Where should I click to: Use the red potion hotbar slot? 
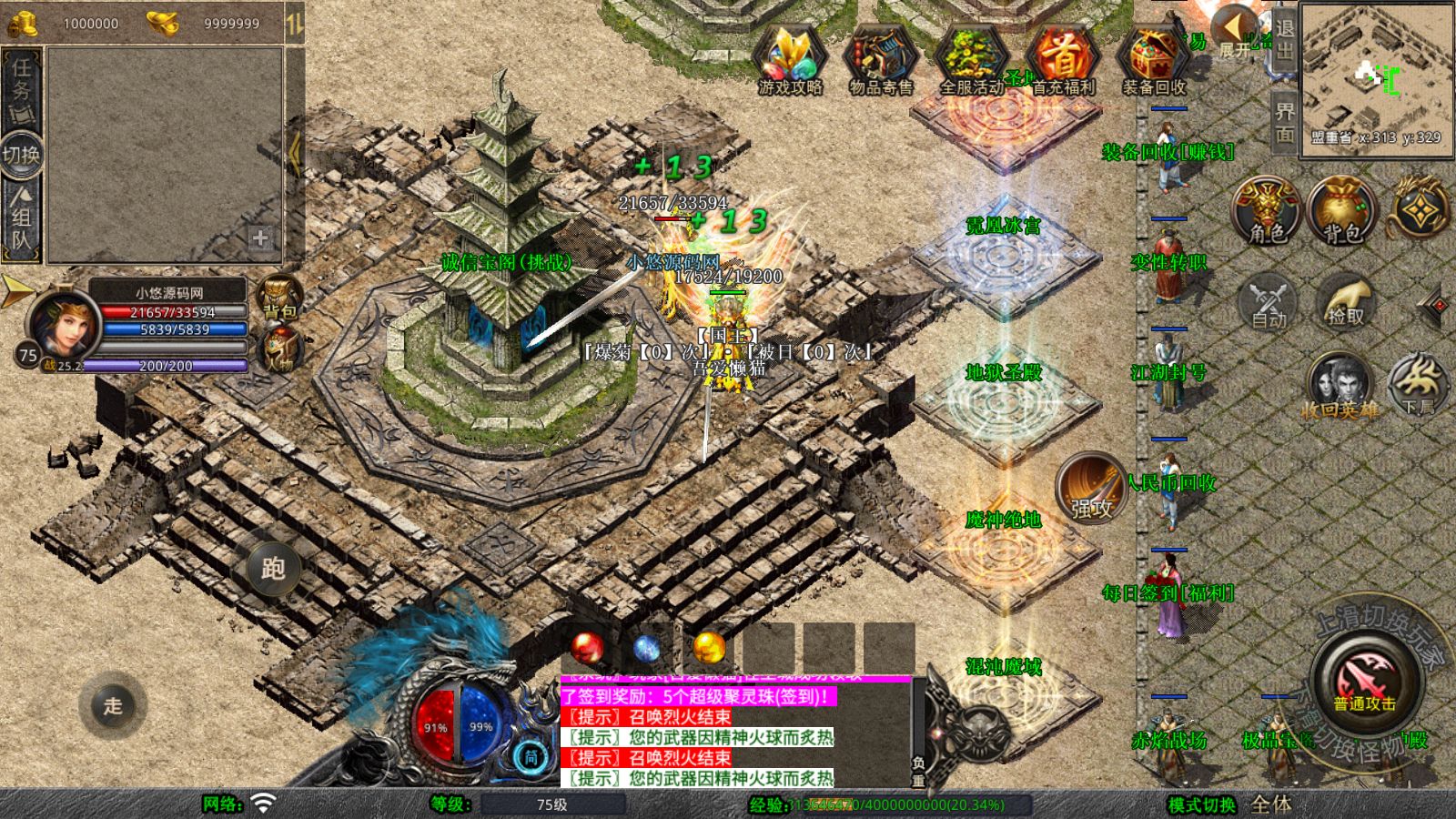[588, 648]
